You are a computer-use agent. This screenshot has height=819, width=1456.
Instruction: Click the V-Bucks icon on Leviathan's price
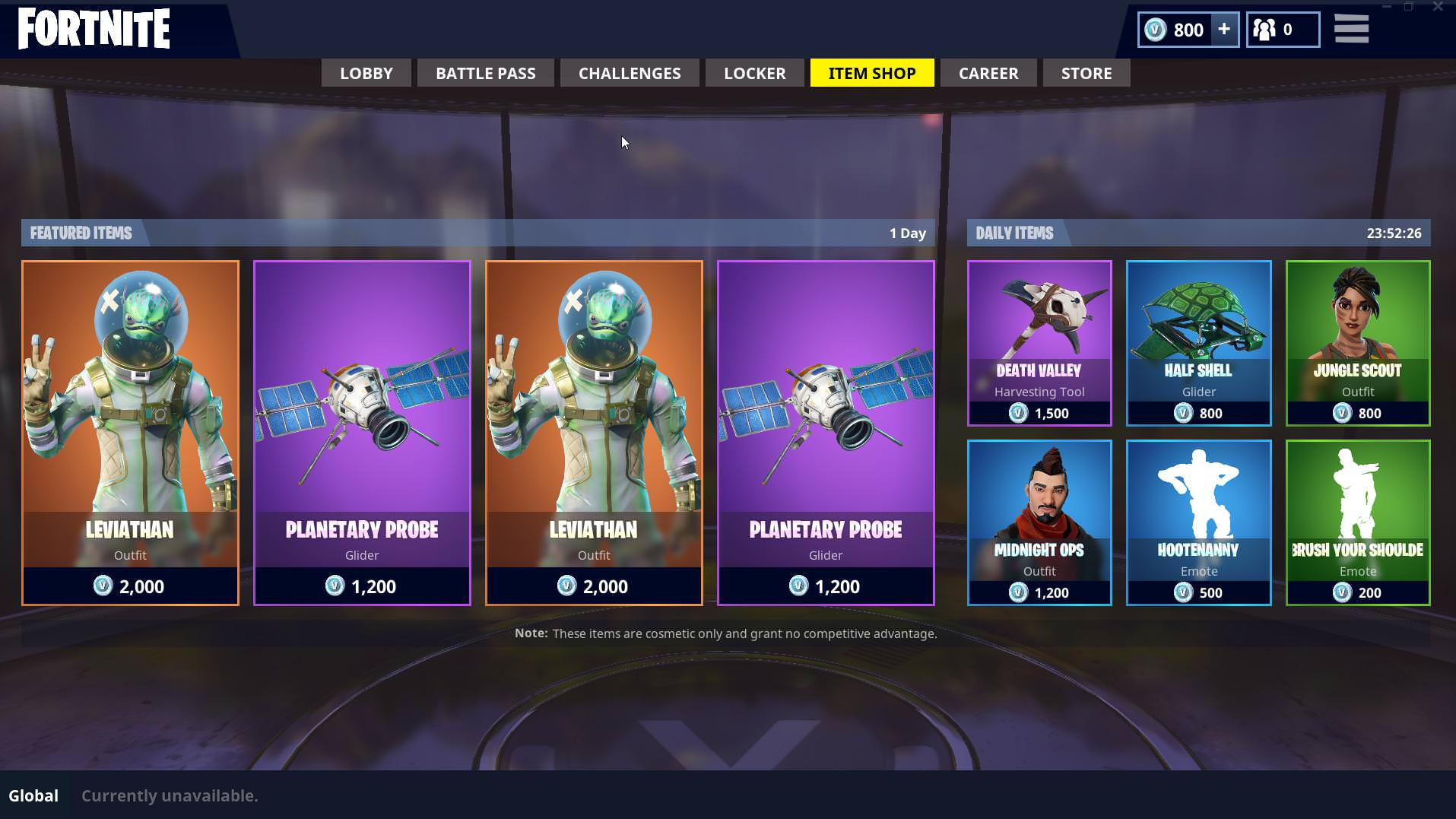point(106,586)
